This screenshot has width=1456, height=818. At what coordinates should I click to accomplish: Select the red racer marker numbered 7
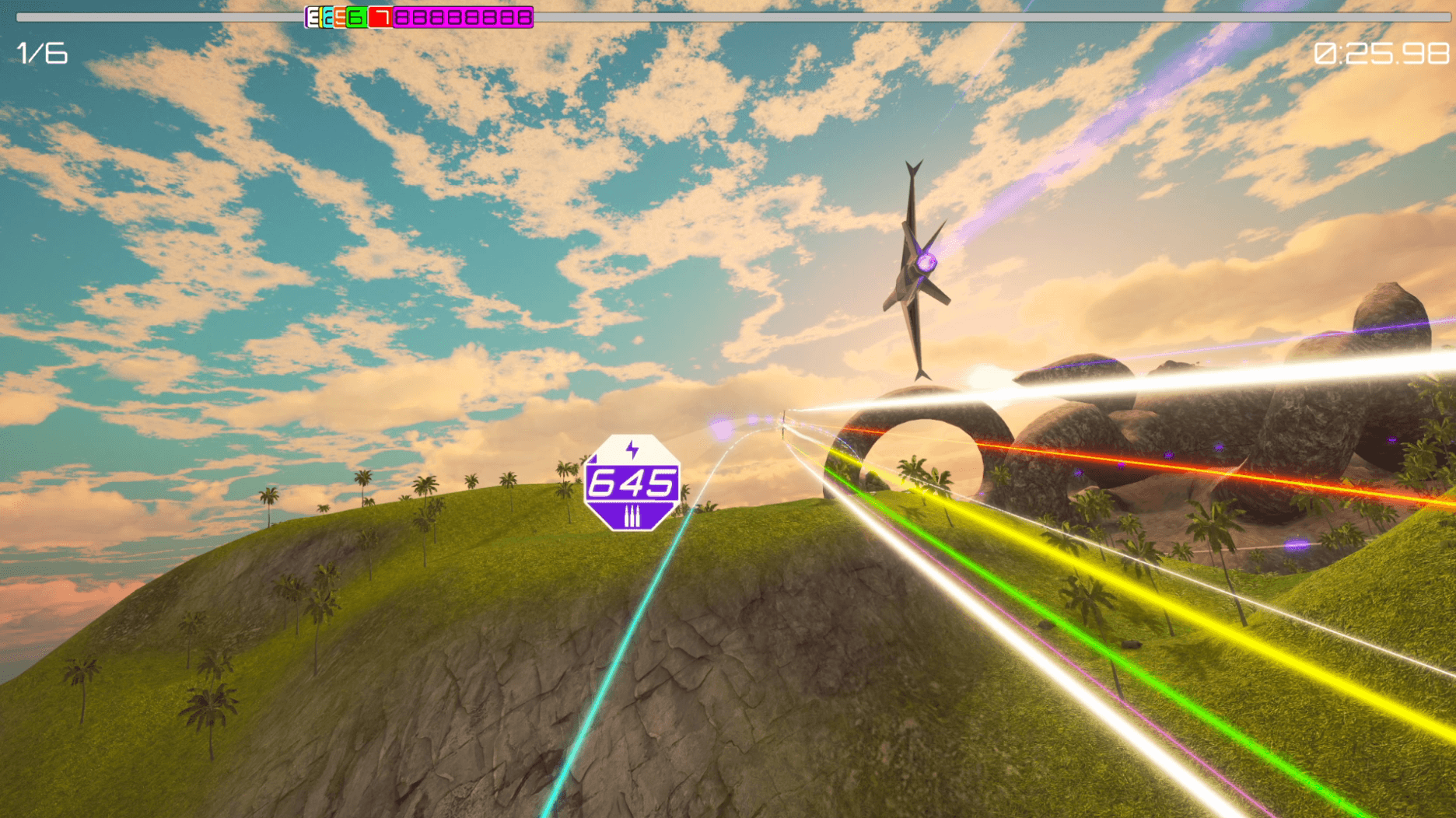(380, 17)
